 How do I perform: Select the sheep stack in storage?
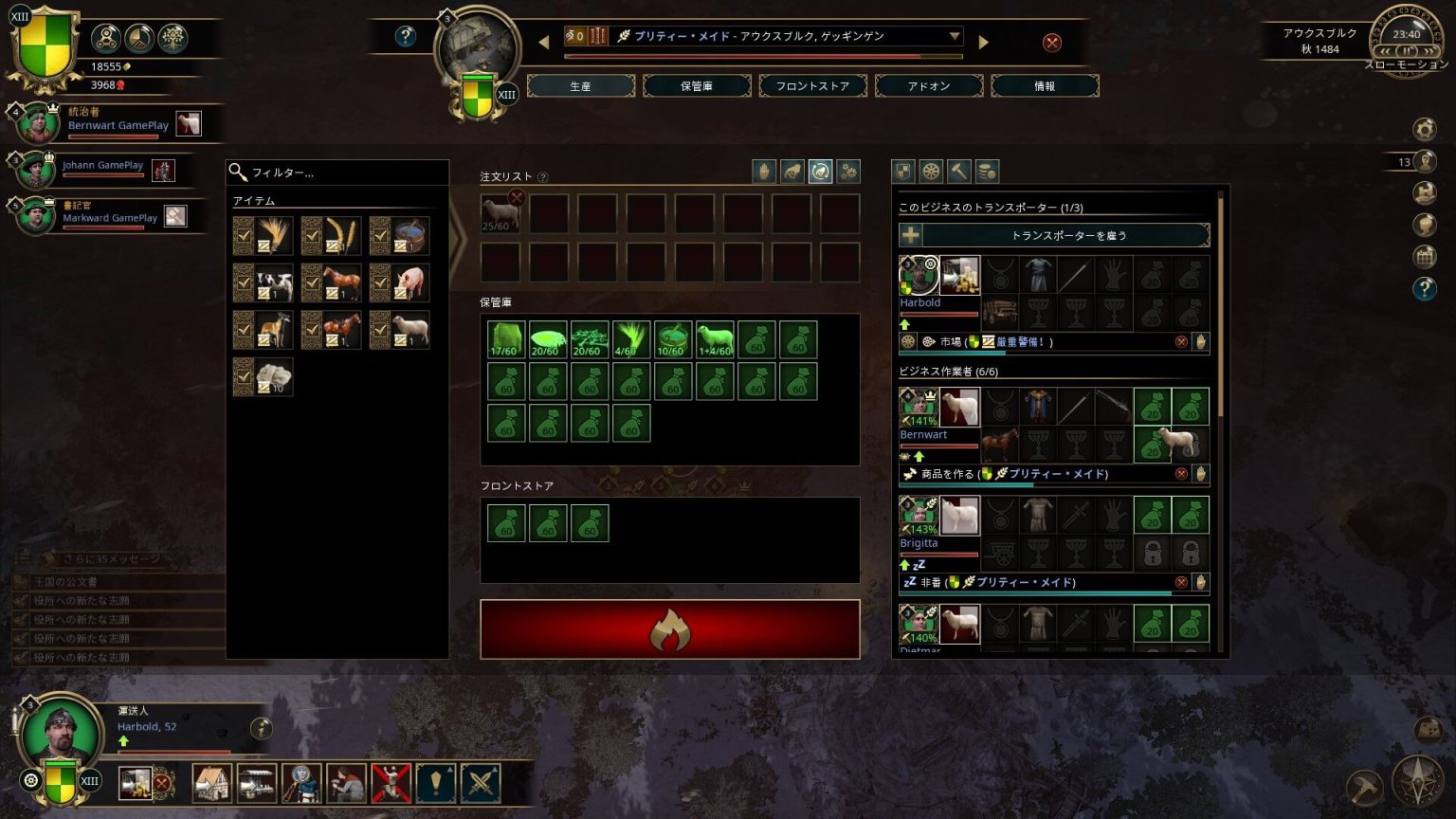715,339
